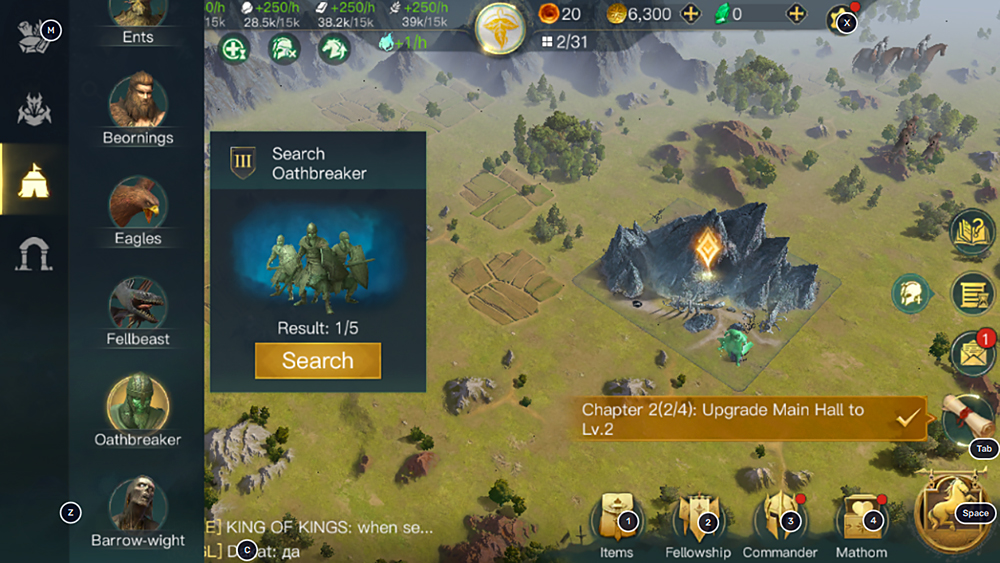Switch to the stone arch tab

(34, 255)
